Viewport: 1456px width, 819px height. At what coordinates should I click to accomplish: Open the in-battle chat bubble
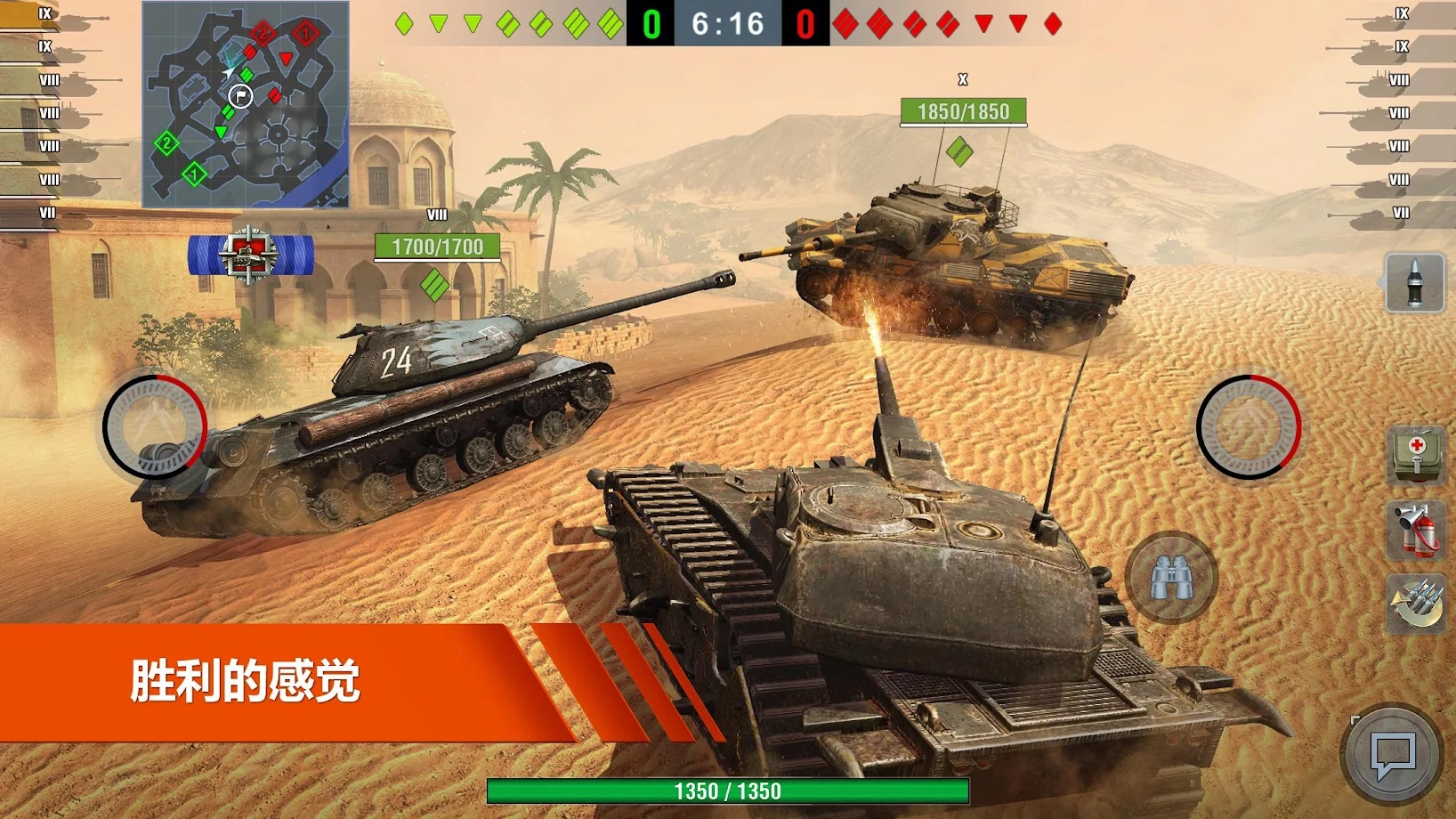click(1393, 752)
